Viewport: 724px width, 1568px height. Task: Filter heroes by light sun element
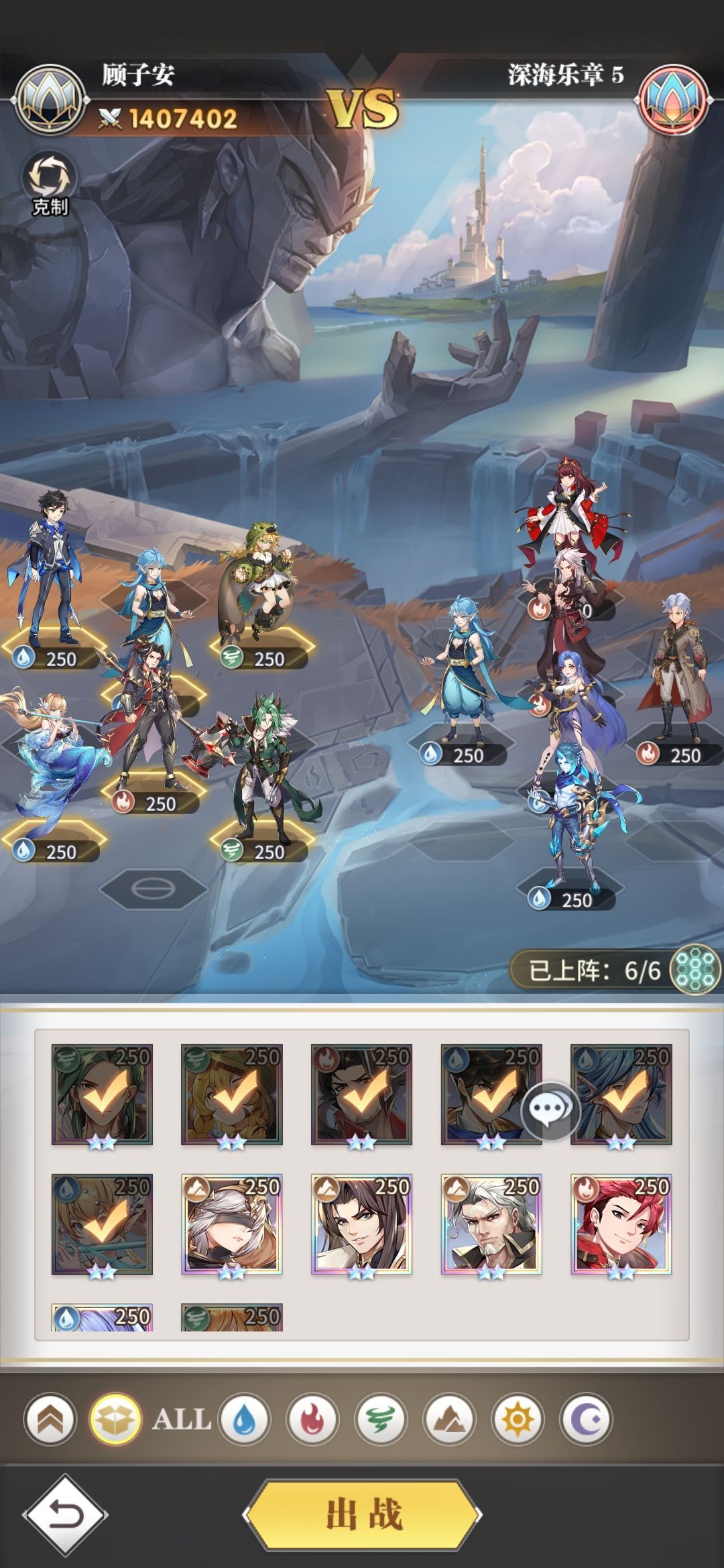pyautogui.click(x=517, y=1419)
